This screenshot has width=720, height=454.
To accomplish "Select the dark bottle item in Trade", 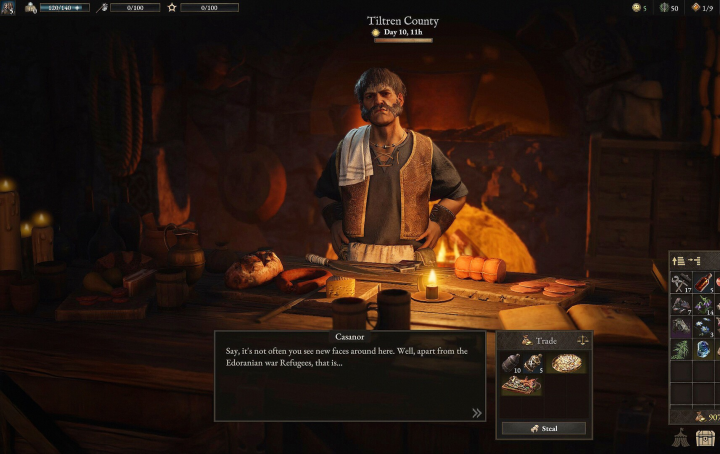I will tap(510, 364).
